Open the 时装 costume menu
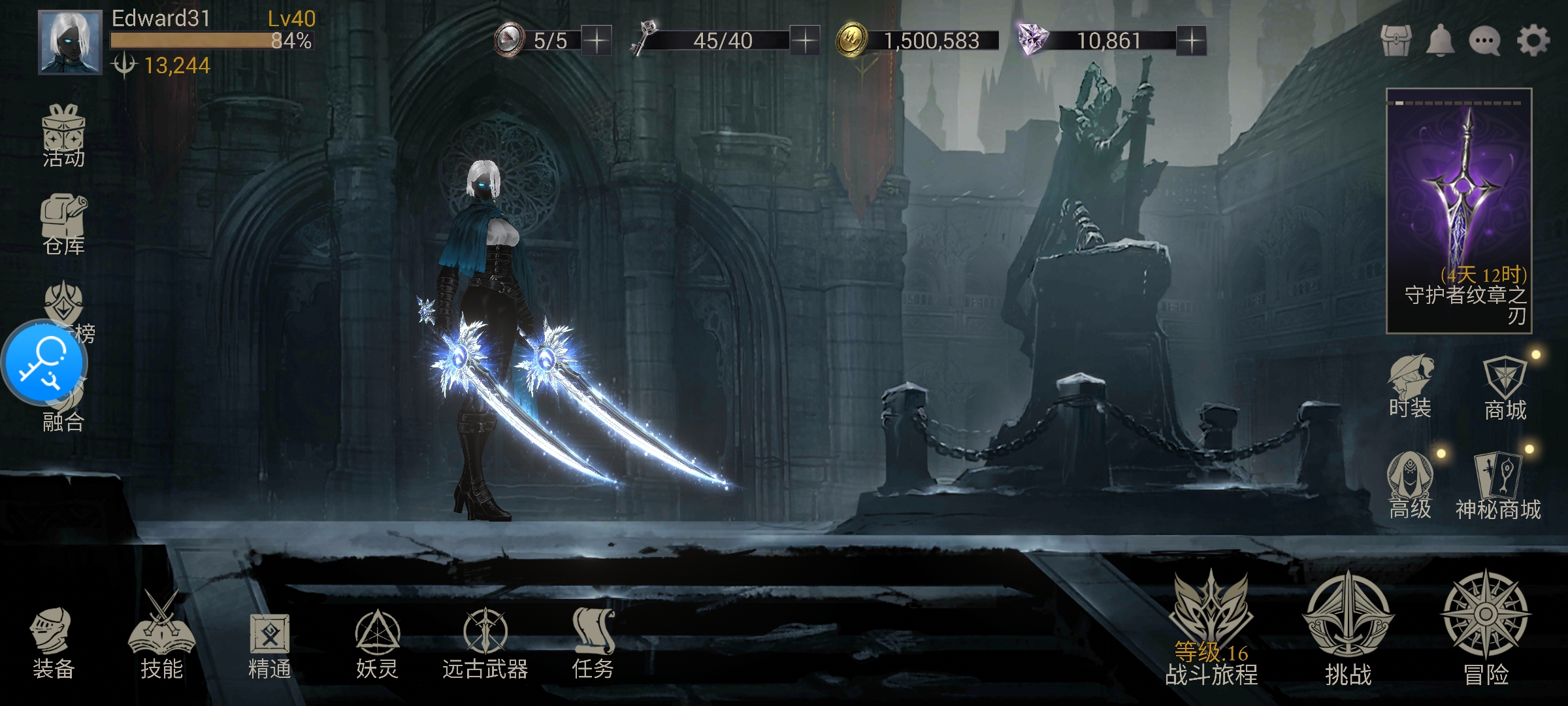Screen dimensions: 1568x706 1410,386
